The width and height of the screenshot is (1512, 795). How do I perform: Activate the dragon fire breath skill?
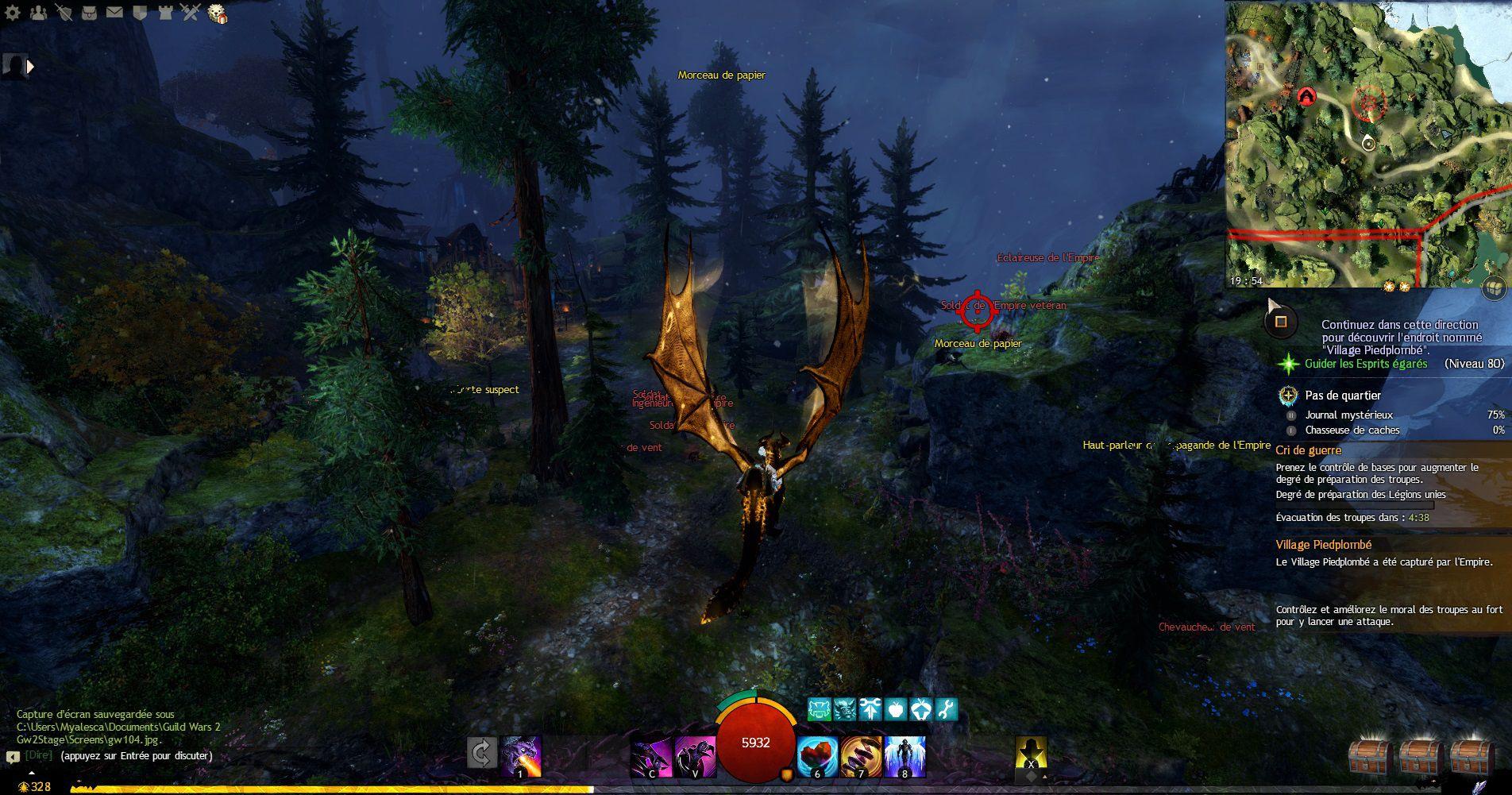521,755
